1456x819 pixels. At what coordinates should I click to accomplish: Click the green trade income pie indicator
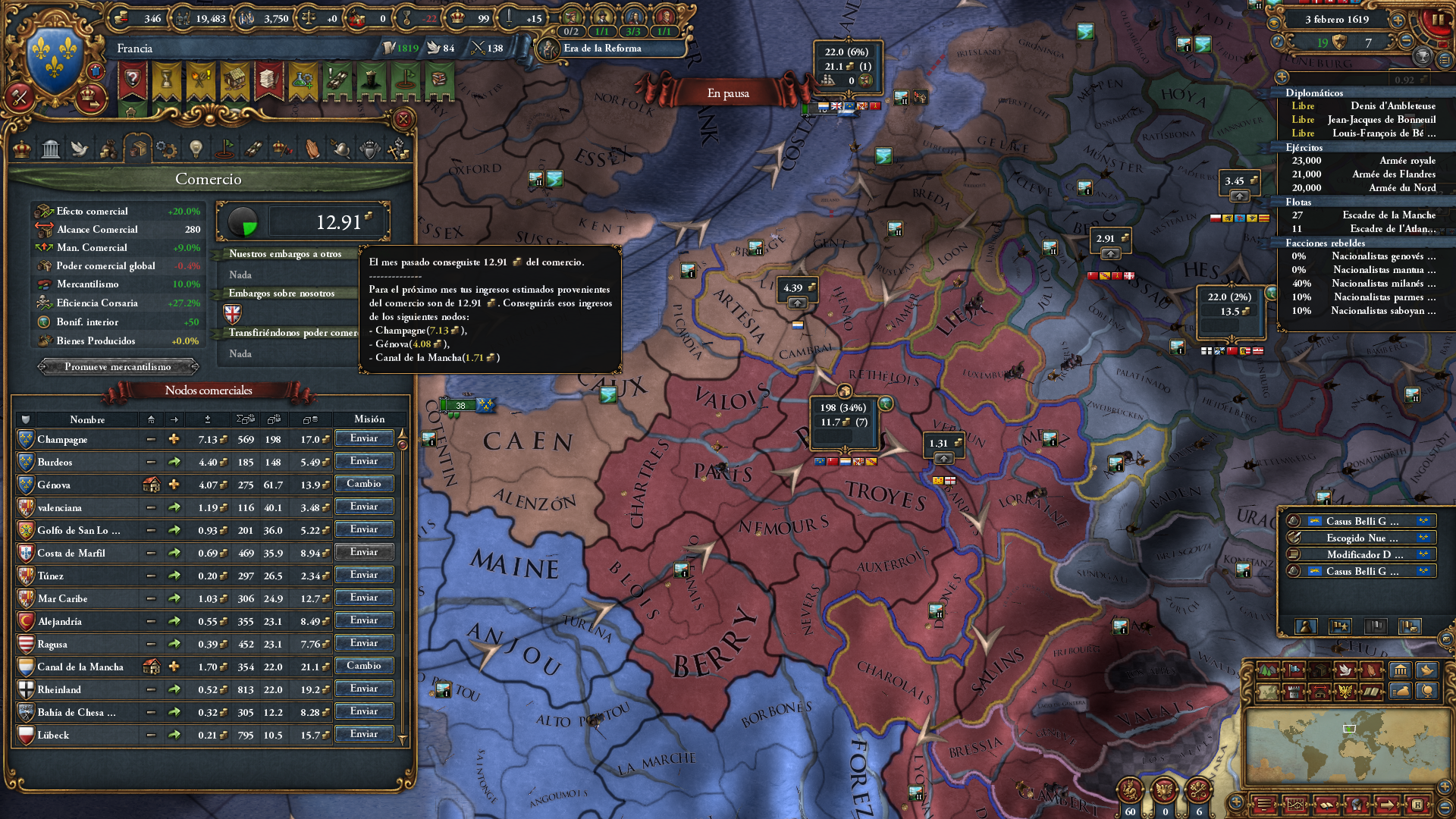244,221
